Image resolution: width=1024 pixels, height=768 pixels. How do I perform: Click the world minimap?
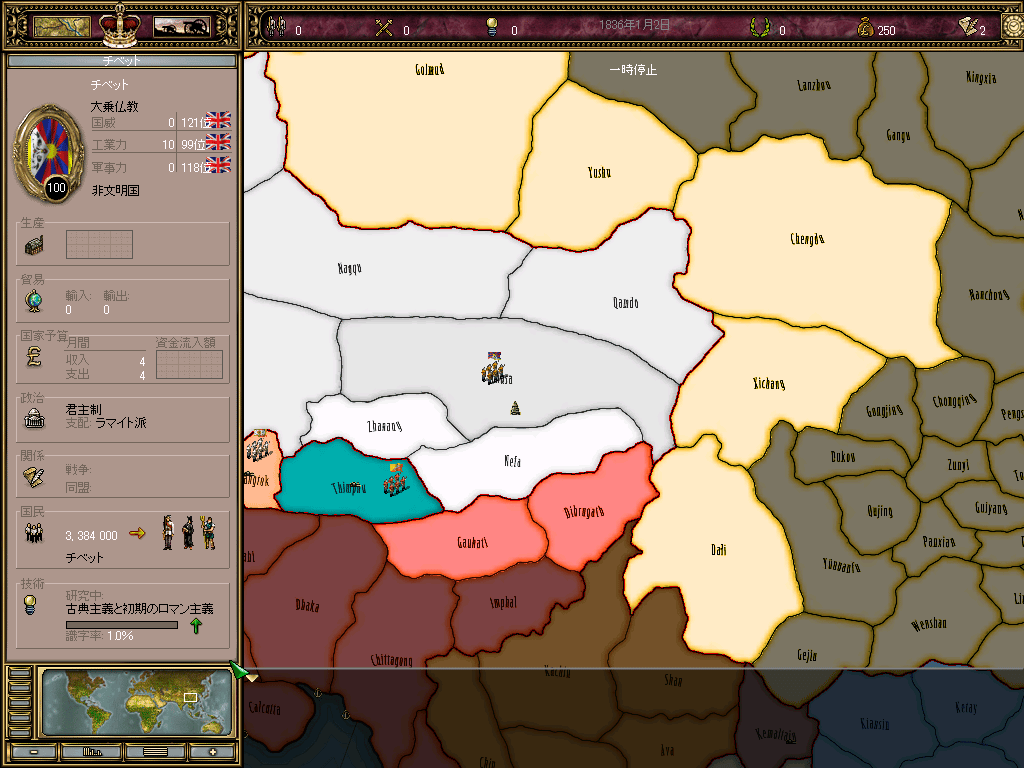click(137, 701)
